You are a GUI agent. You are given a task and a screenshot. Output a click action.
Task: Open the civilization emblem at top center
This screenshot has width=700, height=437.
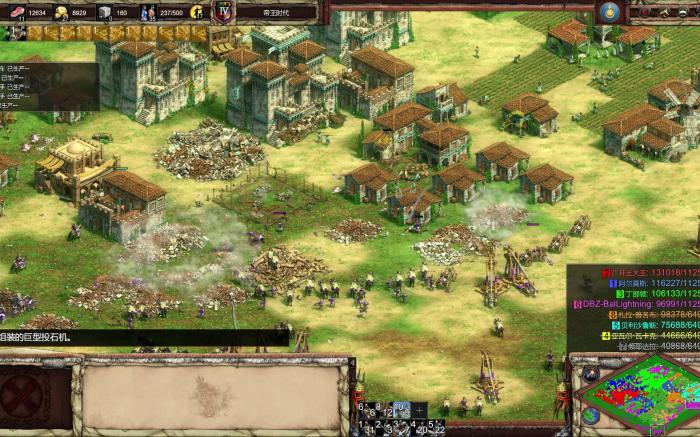(608, 11)
